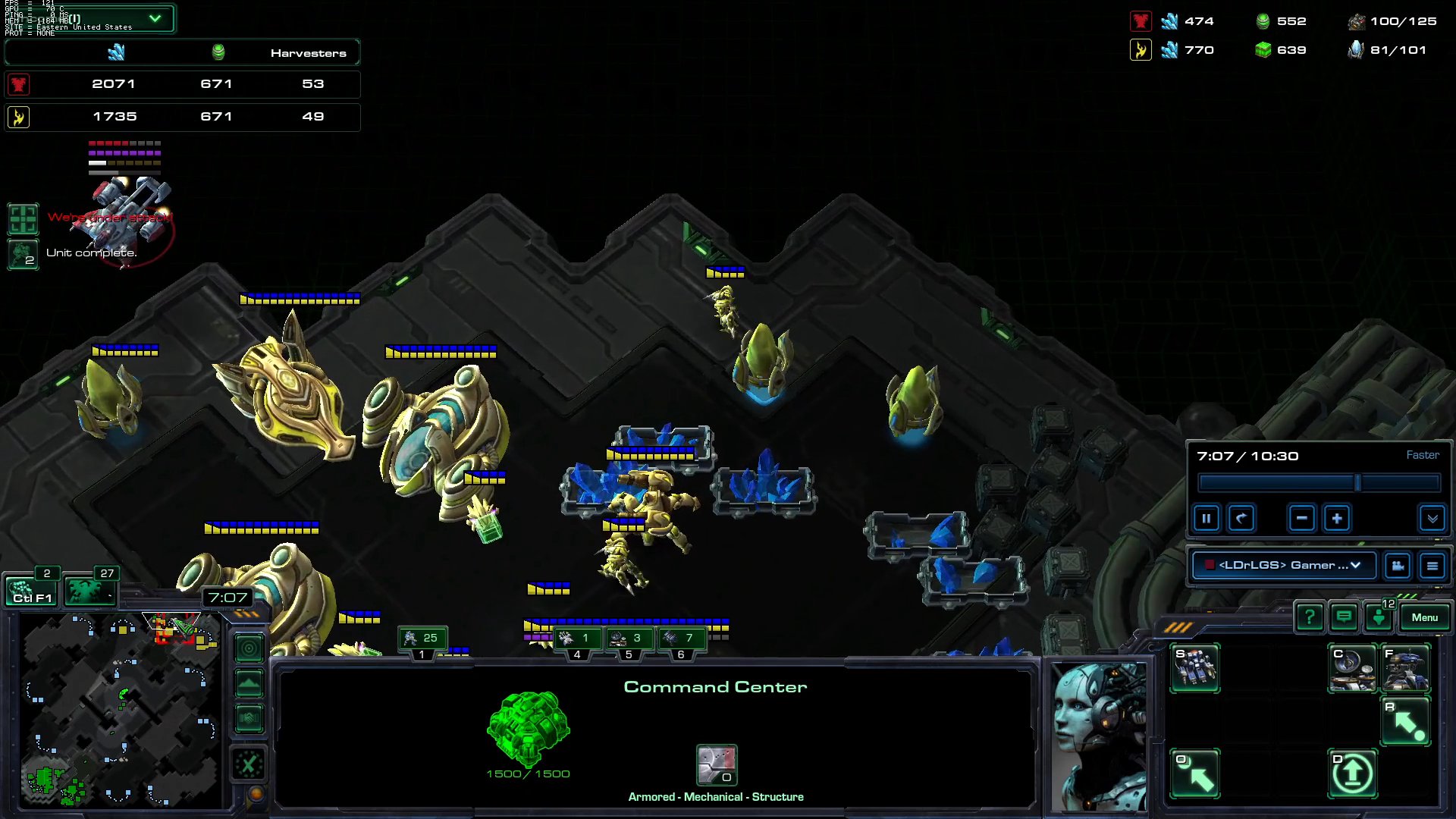This screenshot has width=1456, height=819.
Task: Open help via the question mark icon
Action: click(1310, 617)
